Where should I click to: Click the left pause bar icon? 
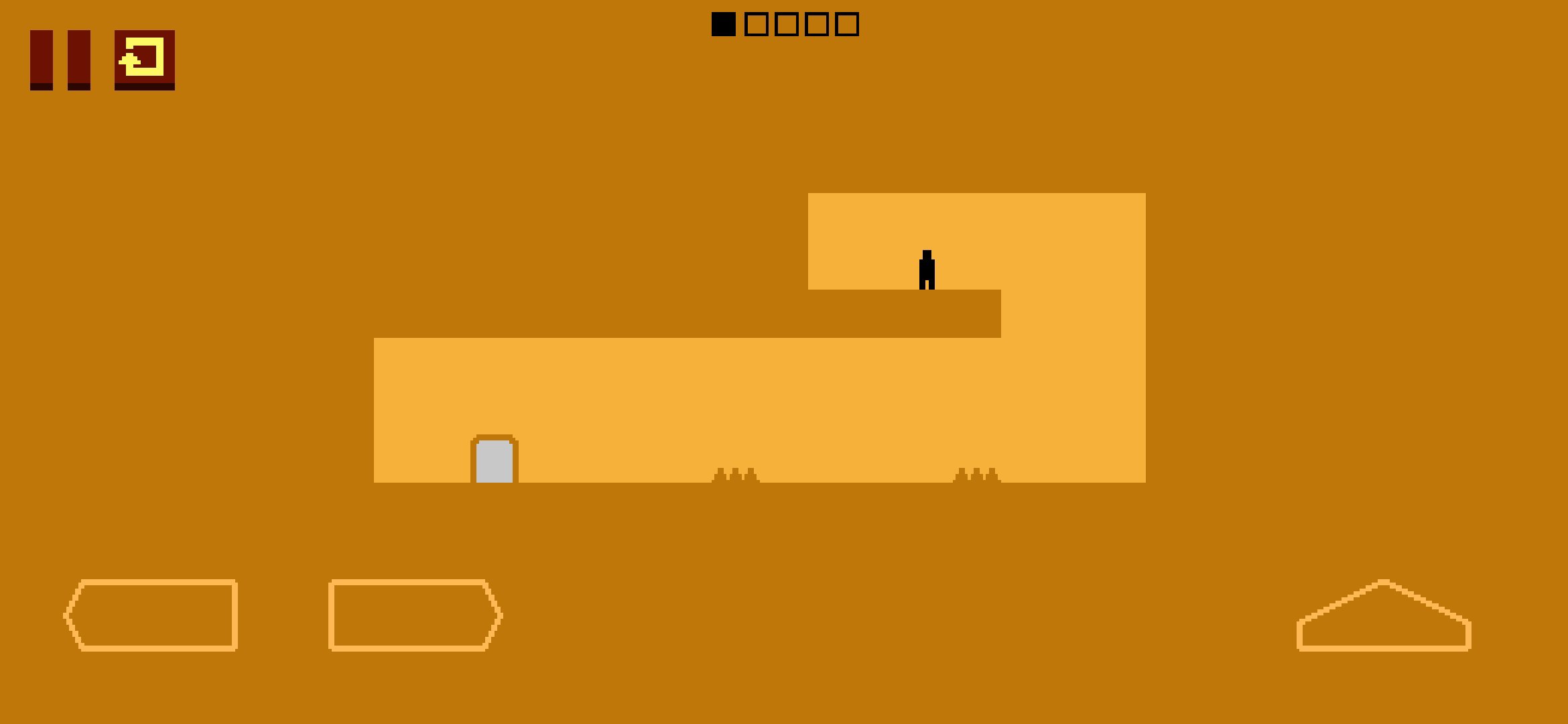click(42, 62)
